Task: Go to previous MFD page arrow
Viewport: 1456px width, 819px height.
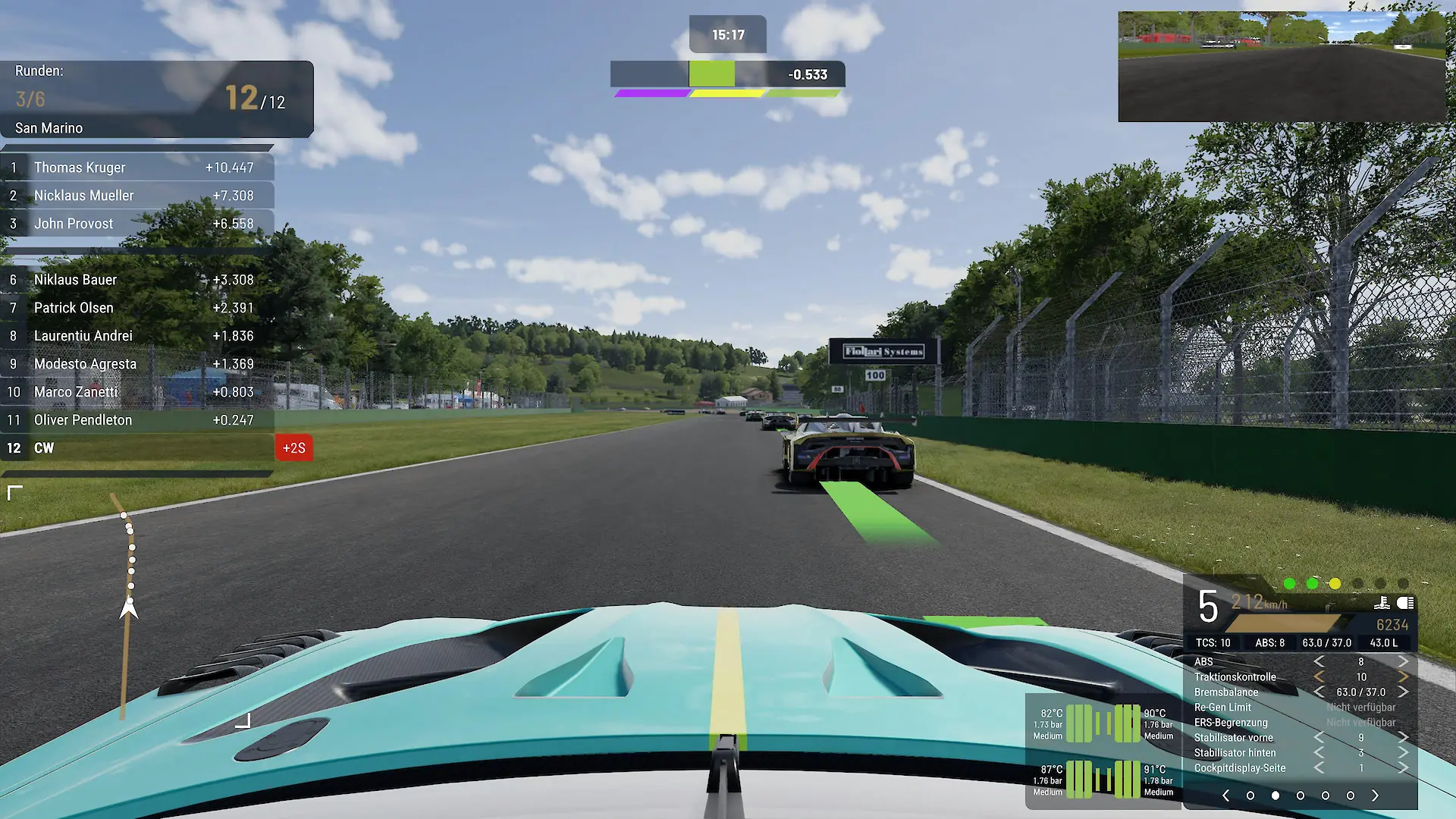Action: [x=1226, y=795]
